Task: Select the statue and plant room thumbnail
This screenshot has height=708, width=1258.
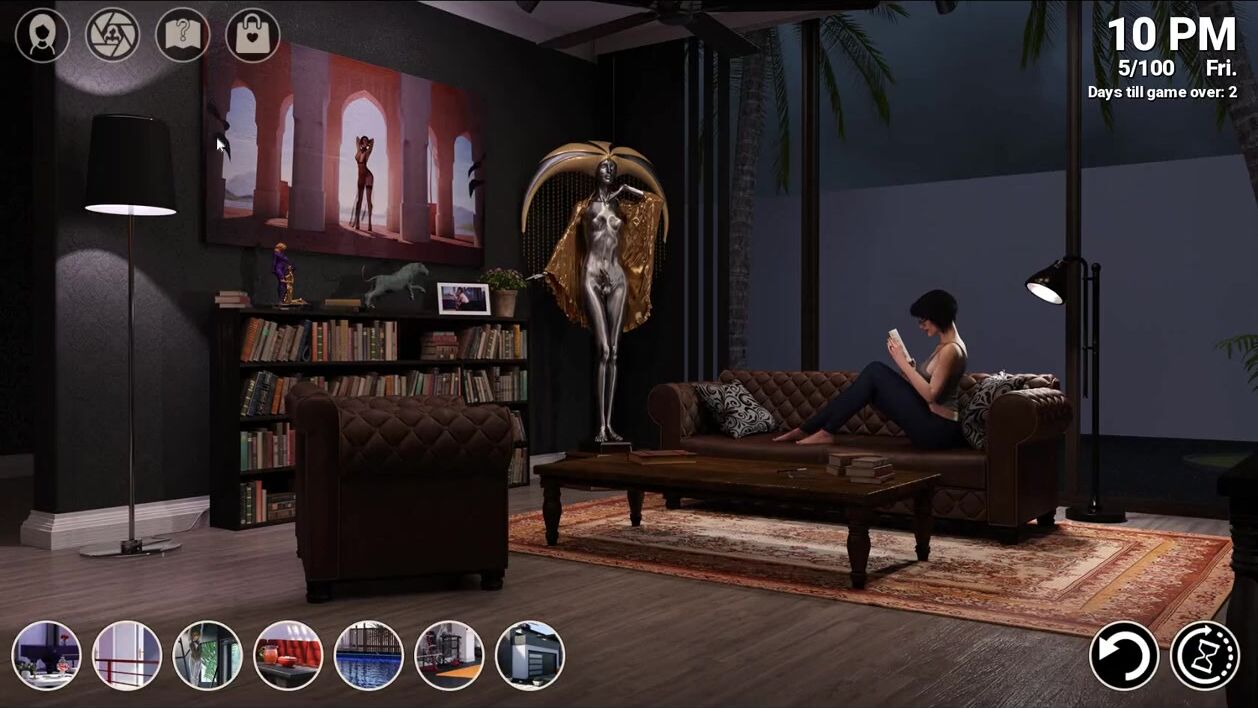Action: pyautogui.click(x=208, y=656)
